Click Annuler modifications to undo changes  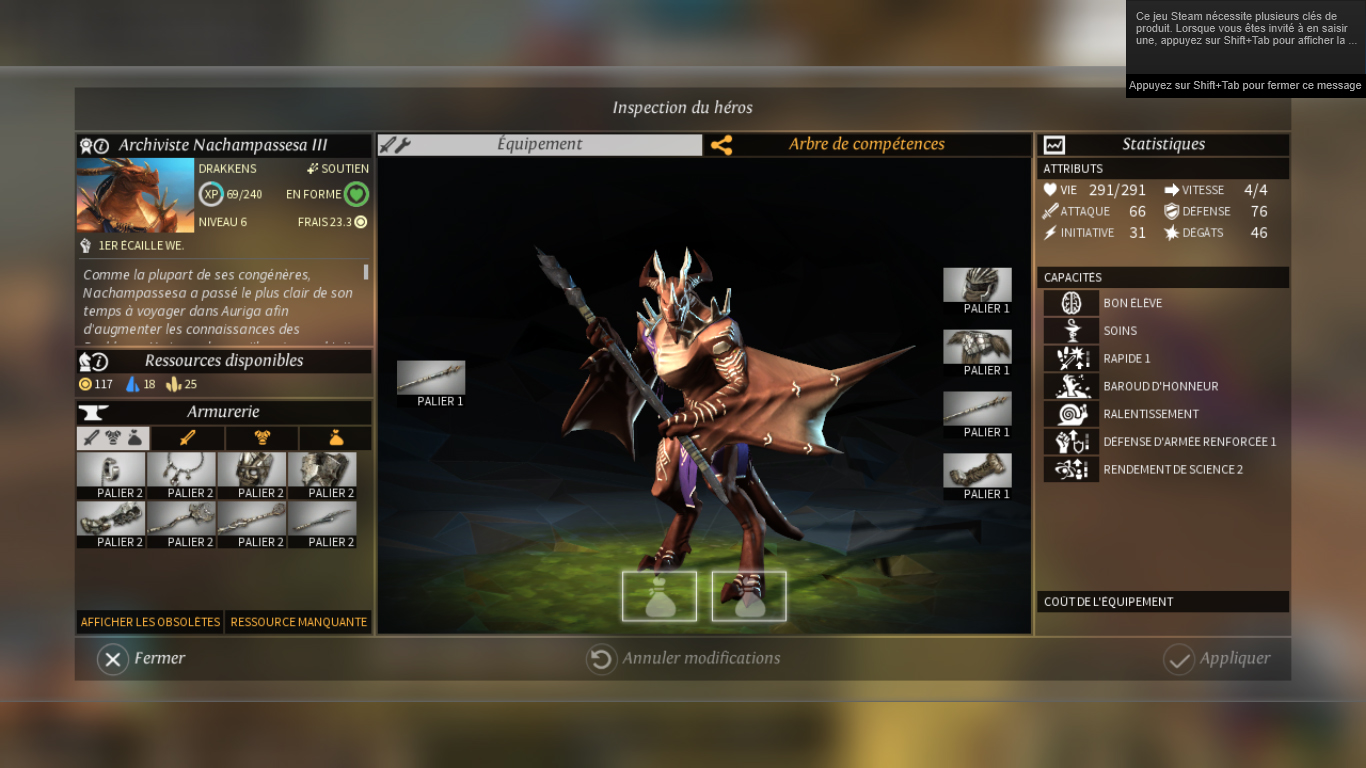[684, 659]
